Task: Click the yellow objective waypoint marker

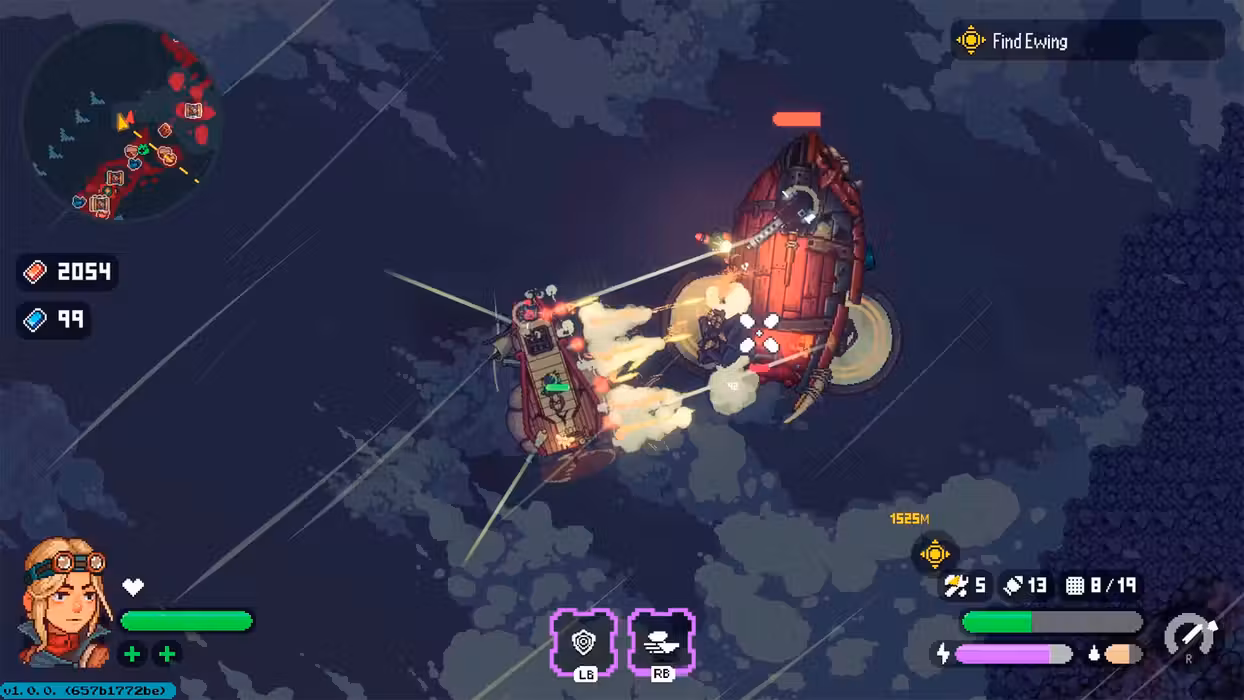Action: point(934,553)
